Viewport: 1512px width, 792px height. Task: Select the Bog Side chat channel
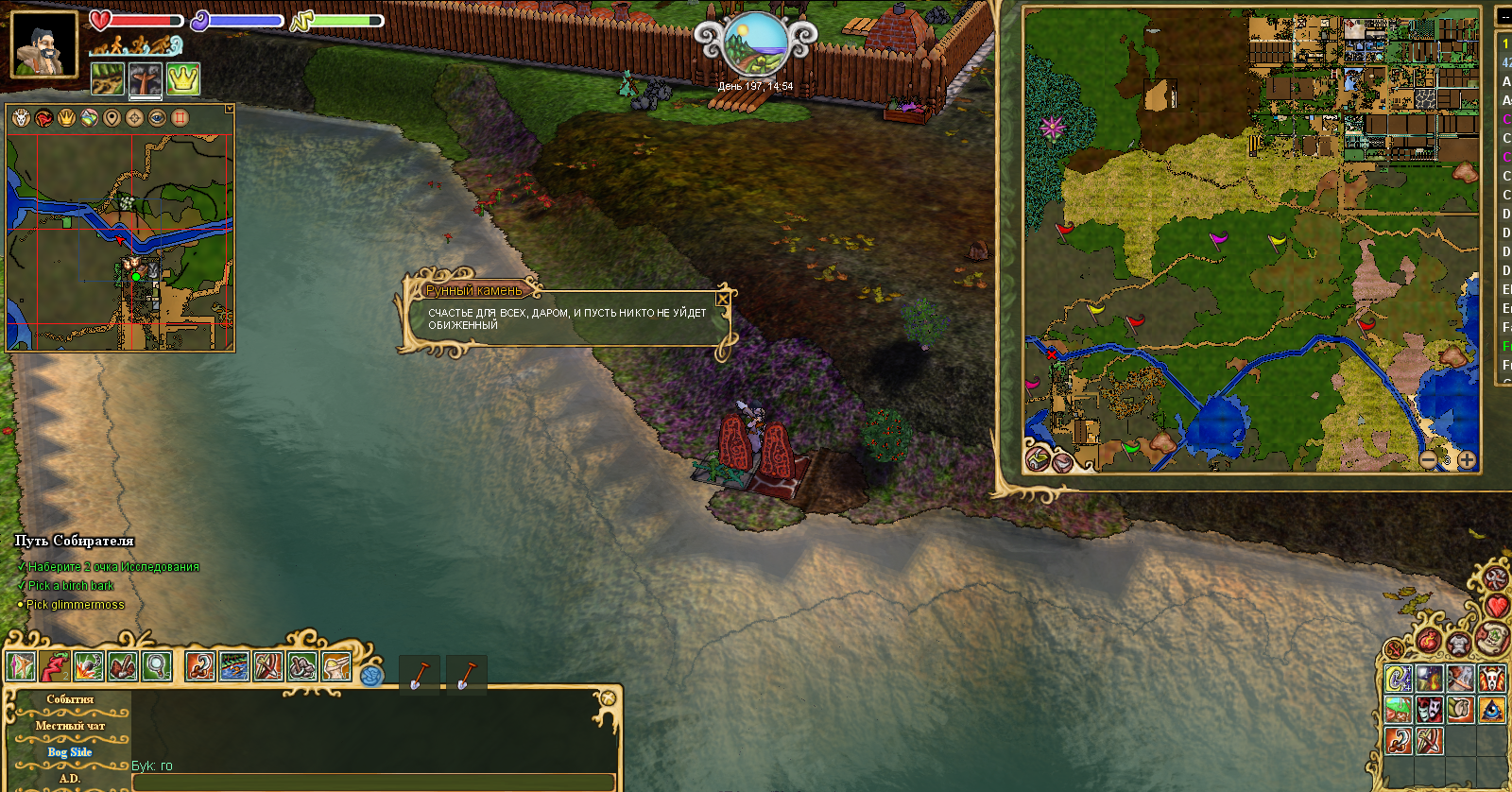[70, 752]
